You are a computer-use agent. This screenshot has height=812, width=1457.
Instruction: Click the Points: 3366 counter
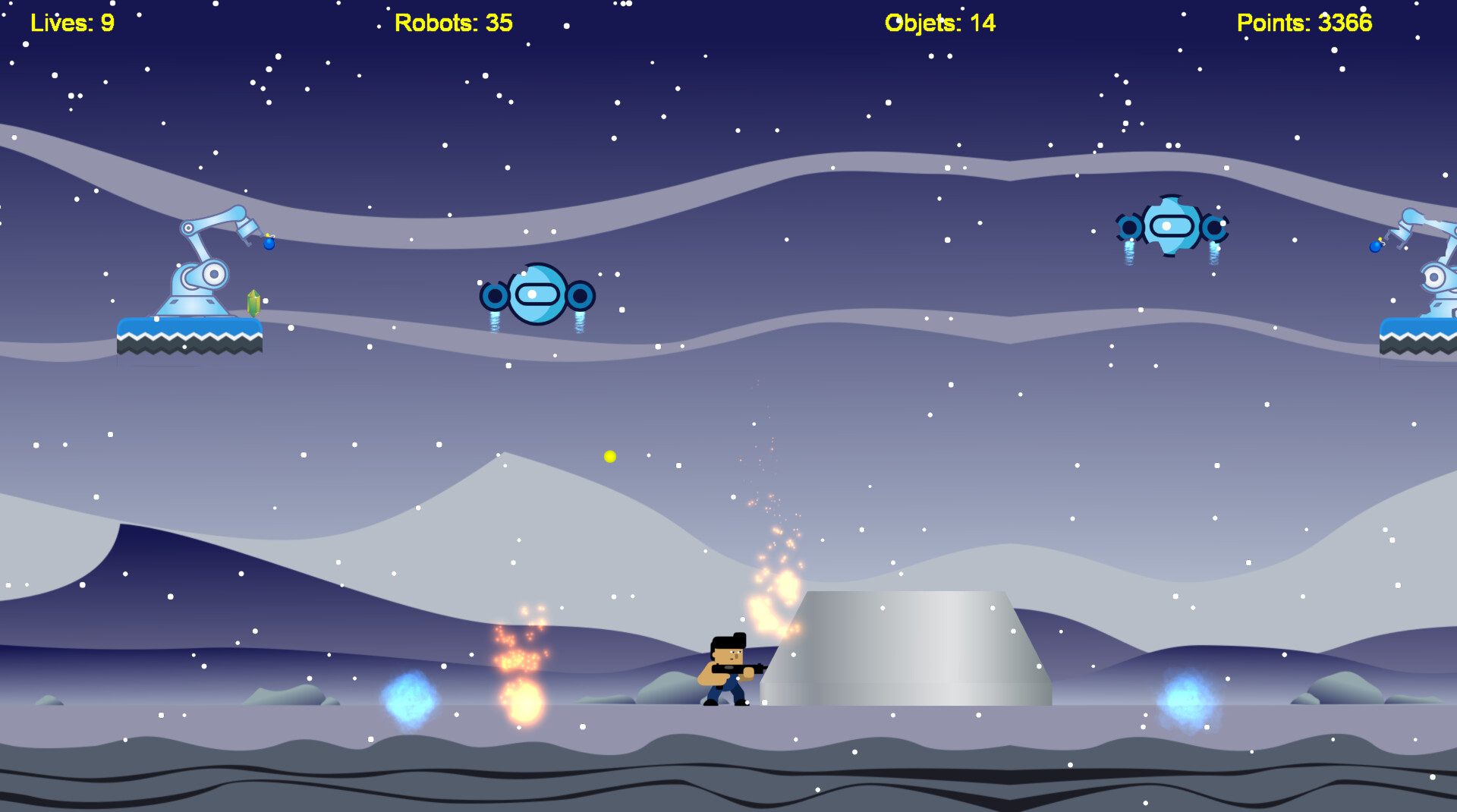[x=1304, y=23]
